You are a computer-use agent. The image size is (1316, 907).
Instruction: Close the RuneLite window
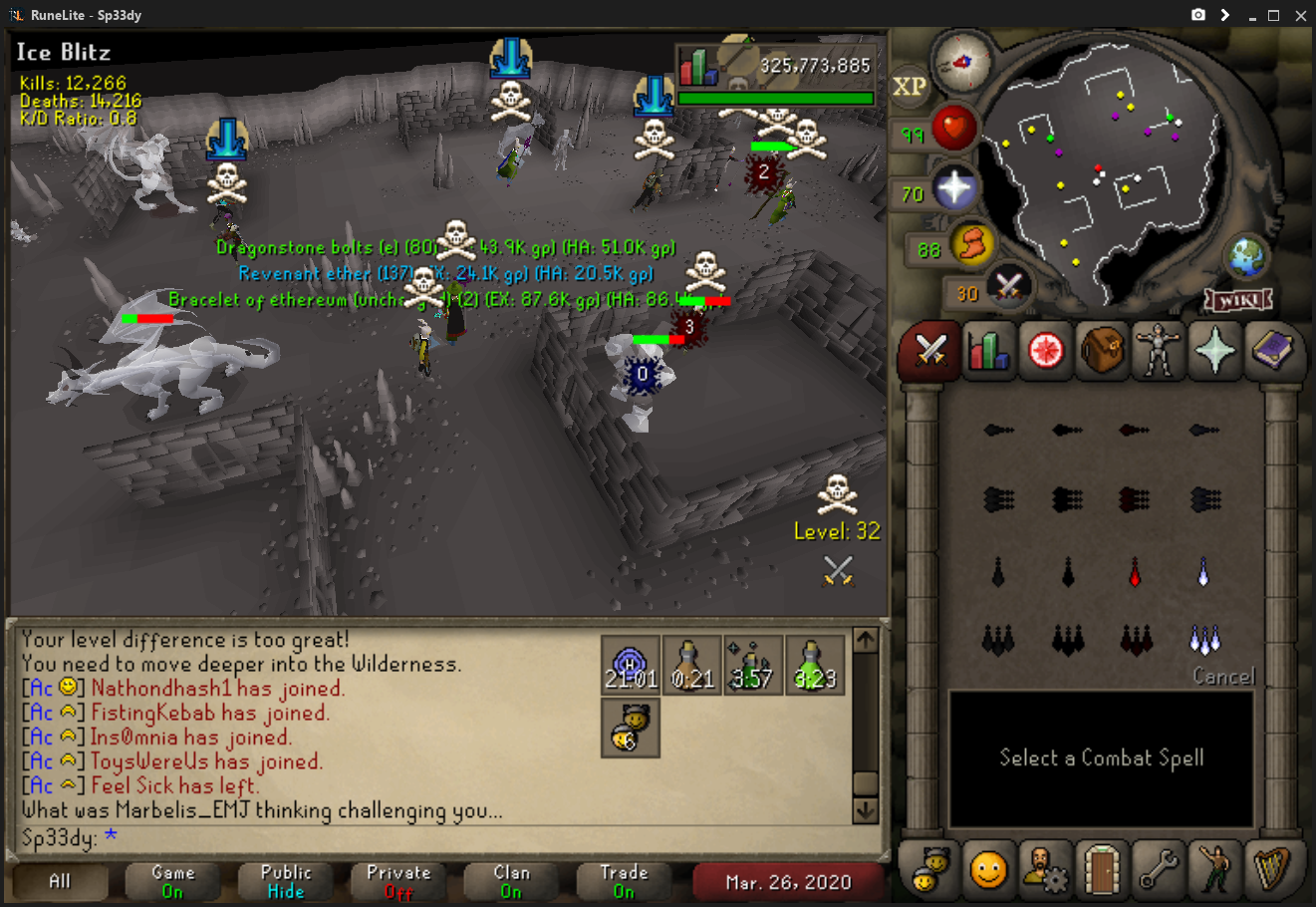pos(1300,15)
